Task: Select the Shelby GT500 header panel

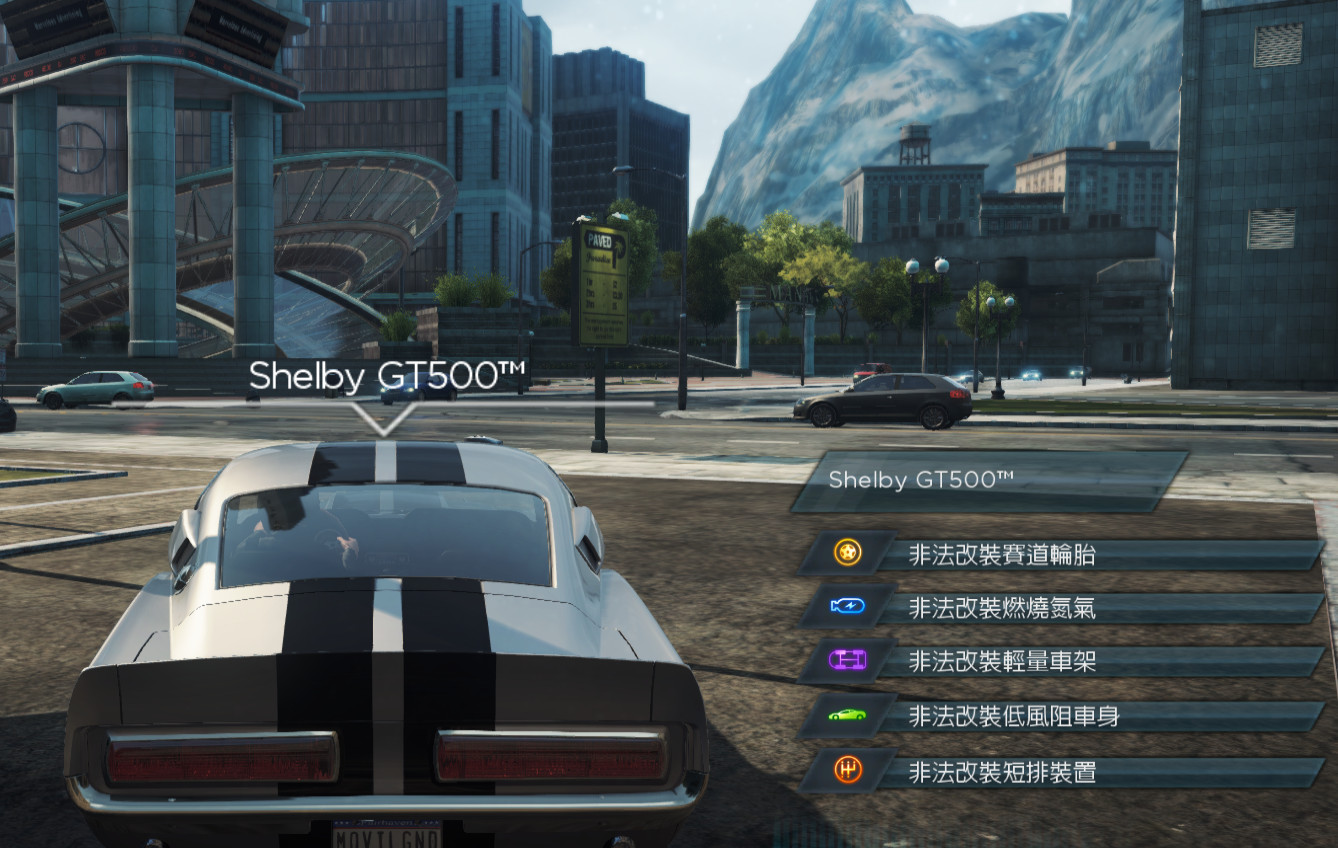Action: click(x=988, y=481)
